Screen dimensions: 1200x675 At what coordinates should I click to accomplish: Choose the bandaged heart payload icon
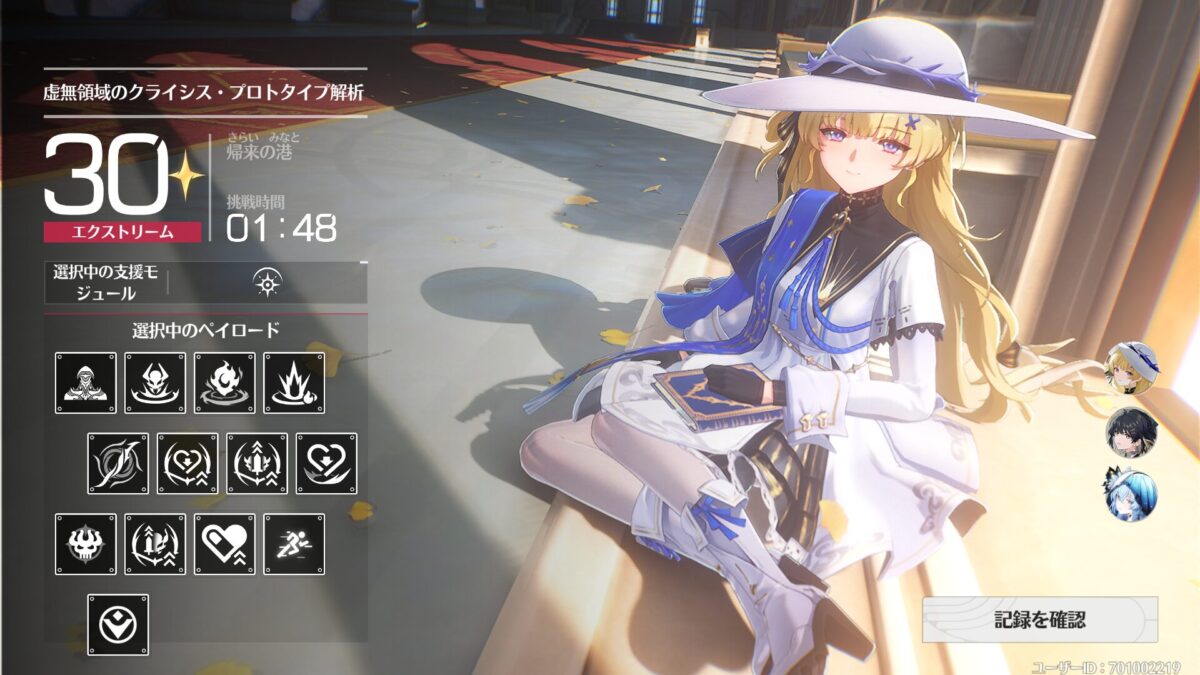tap(225, 544)
